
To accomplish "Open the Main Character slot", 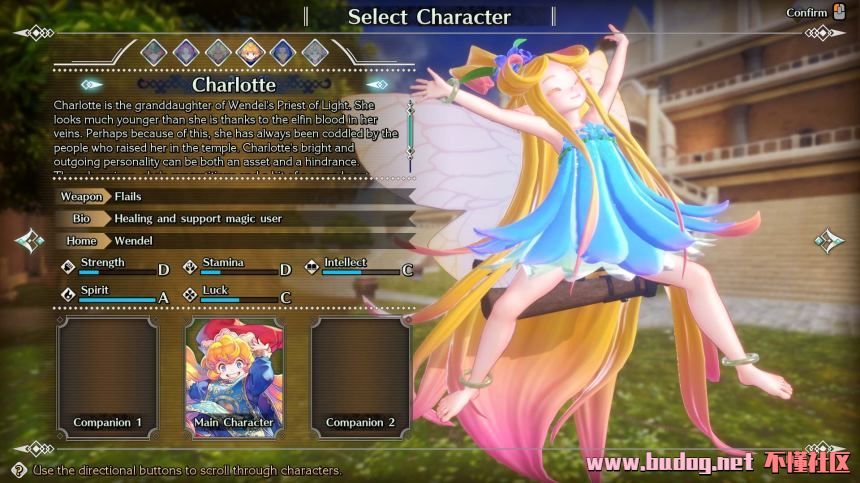I will pyautogui.click(x=234, y=376).
